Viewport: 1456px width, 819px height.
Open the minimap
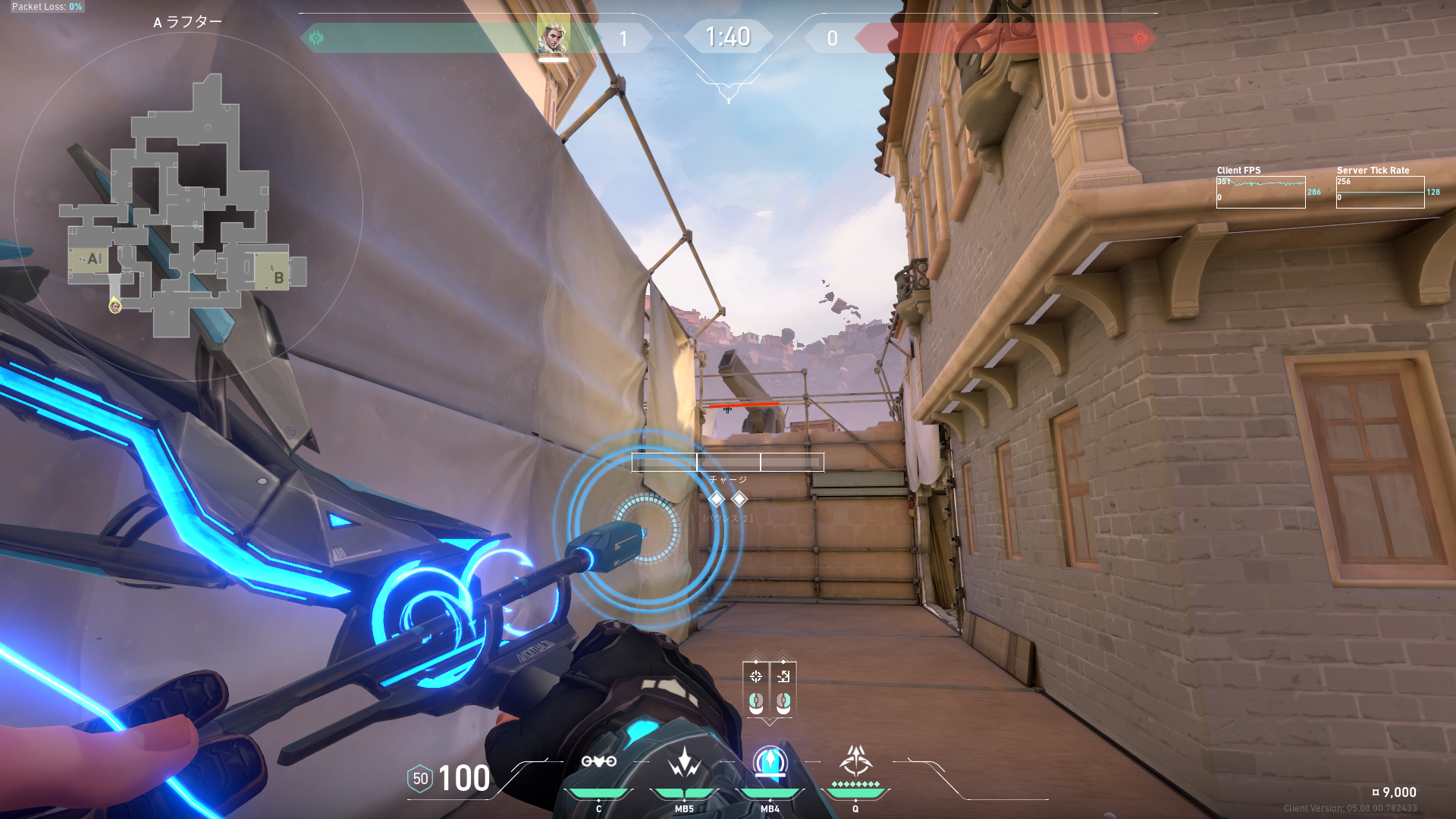187,206
